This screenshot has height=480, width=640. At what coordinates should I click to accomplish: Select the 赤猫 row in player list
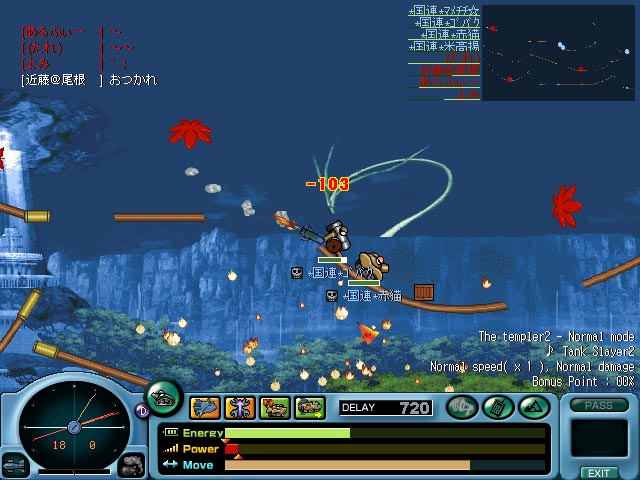pyautogui.click(x=444, y=33)
